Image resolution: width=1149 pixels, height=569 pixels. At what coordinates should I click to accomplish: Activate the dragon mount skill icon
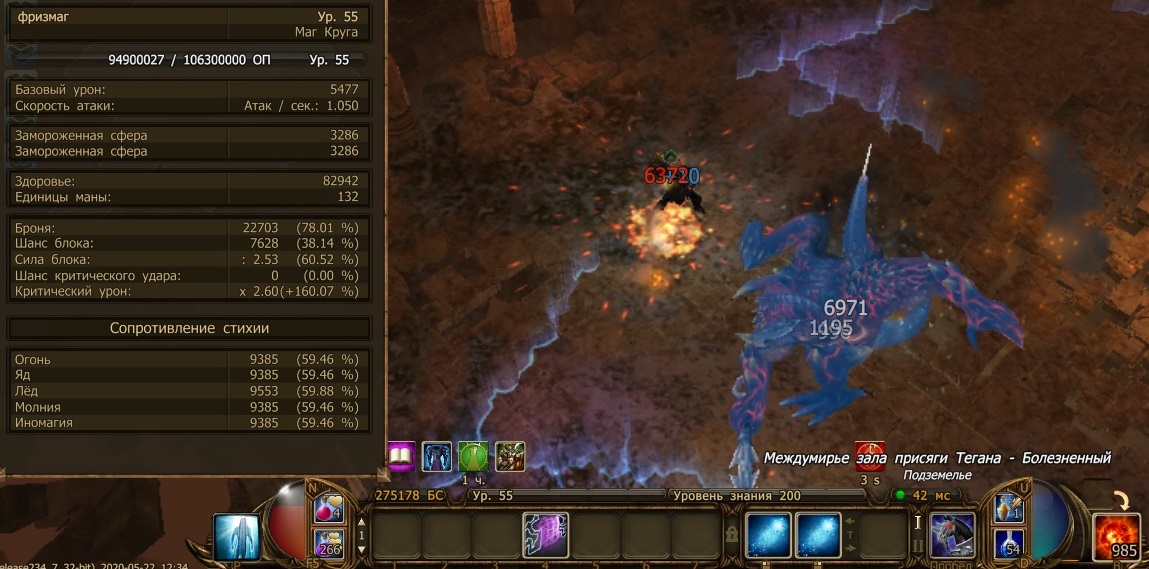(x=952, y=536)
